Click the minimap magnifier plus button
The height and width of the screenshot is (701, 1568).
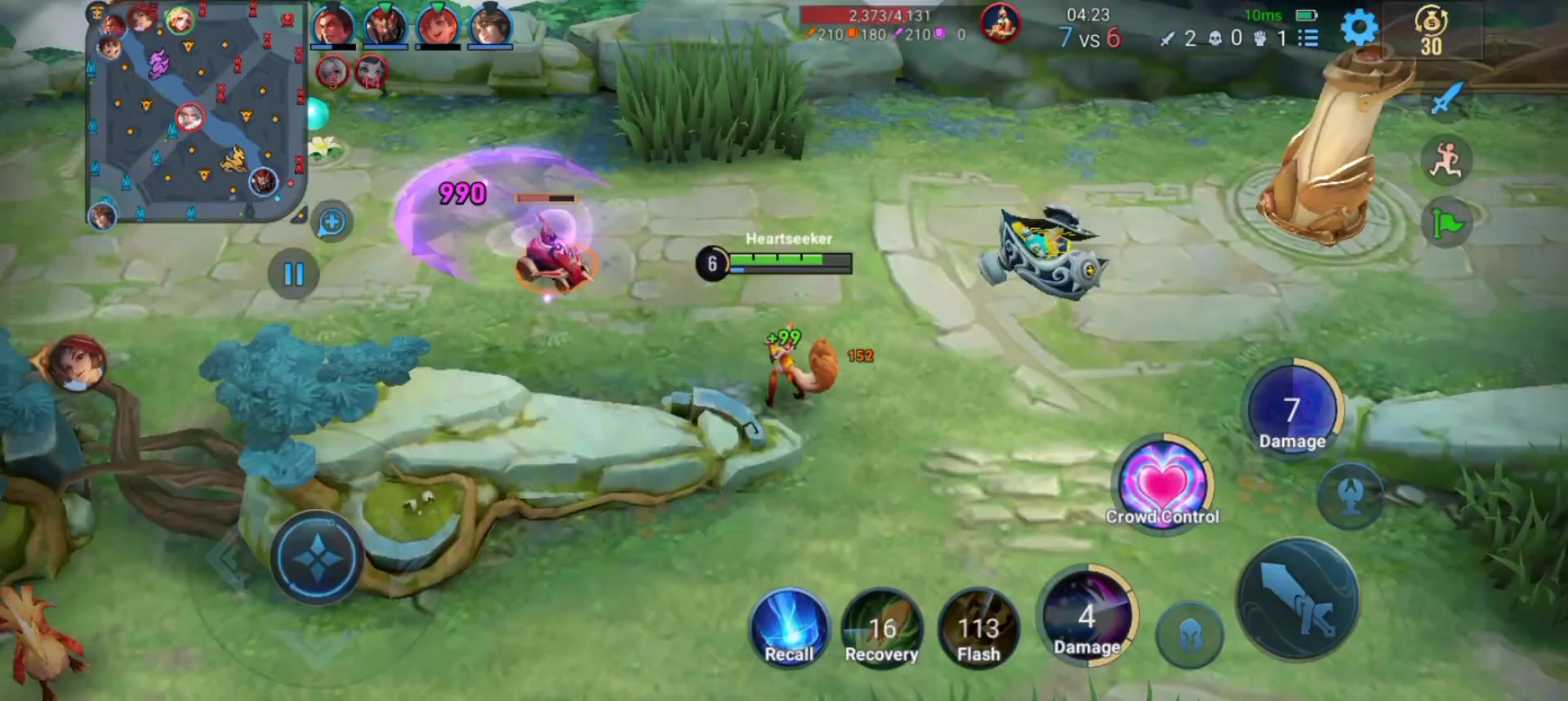pyautogui.click(x=332, y=222)
